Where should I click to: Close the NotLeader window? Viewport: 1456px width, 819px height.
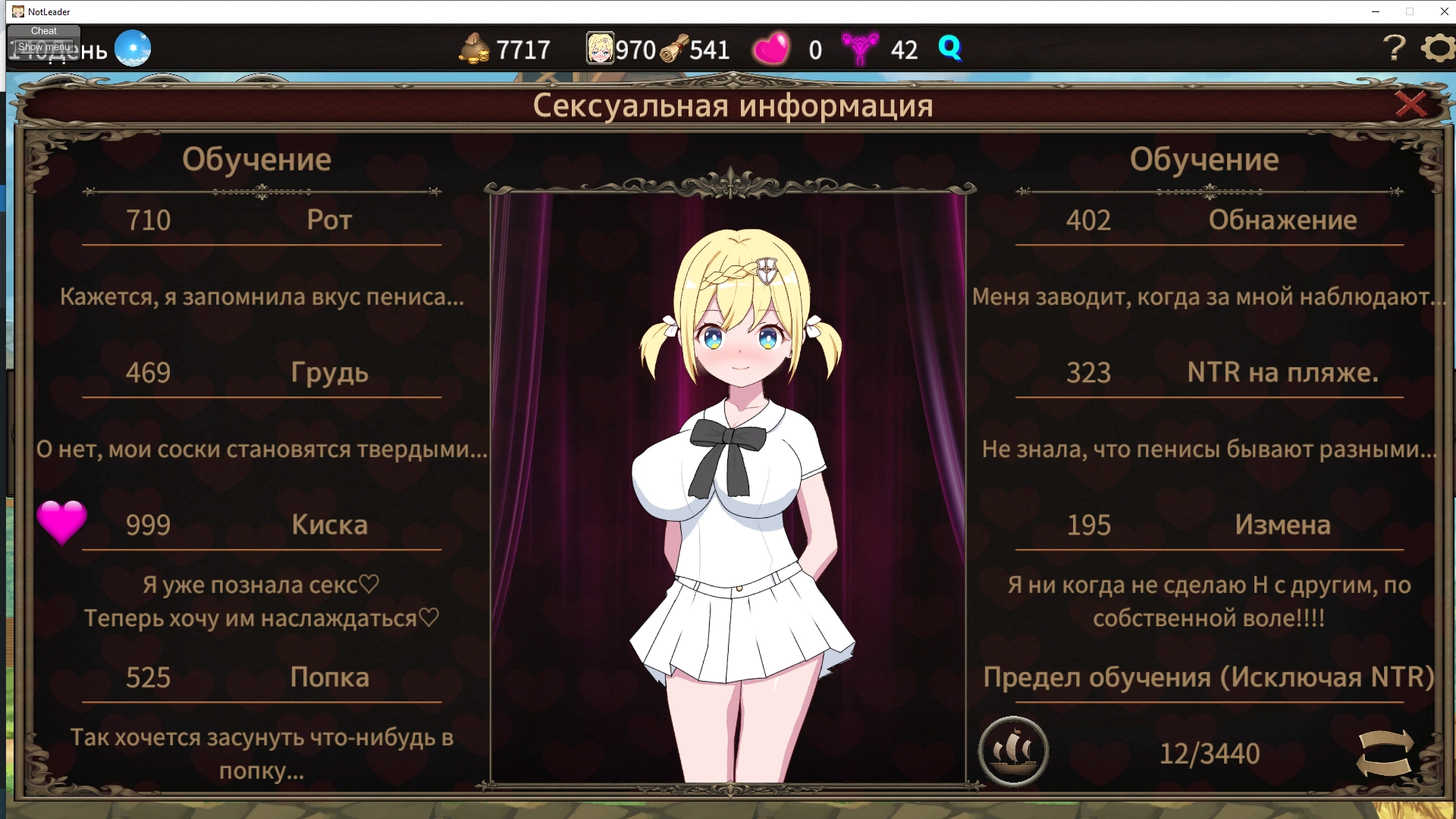click(x=1444, y=11)
